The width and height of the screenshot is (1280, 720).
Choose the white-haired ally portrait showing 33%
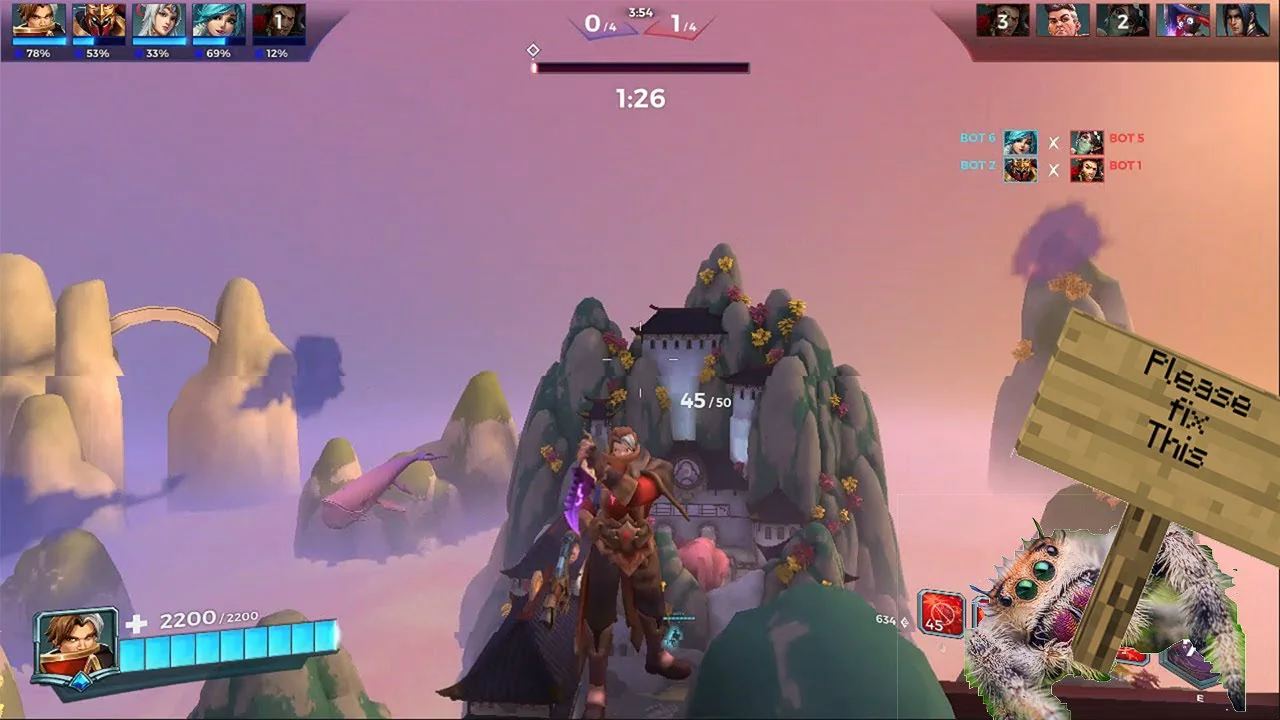point(159,20)
